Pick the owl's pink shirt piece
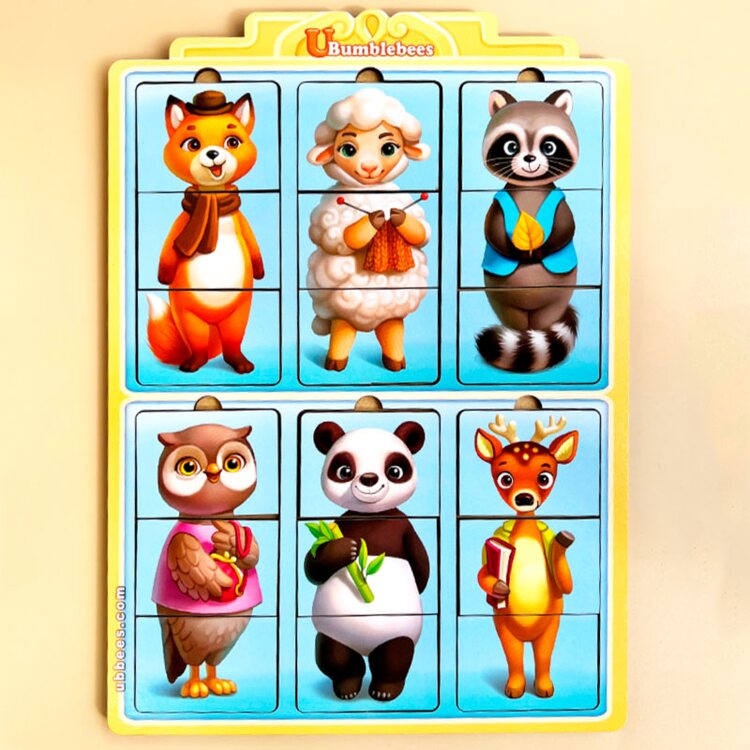This screenshot has width=750, height=750. point(208,566)
